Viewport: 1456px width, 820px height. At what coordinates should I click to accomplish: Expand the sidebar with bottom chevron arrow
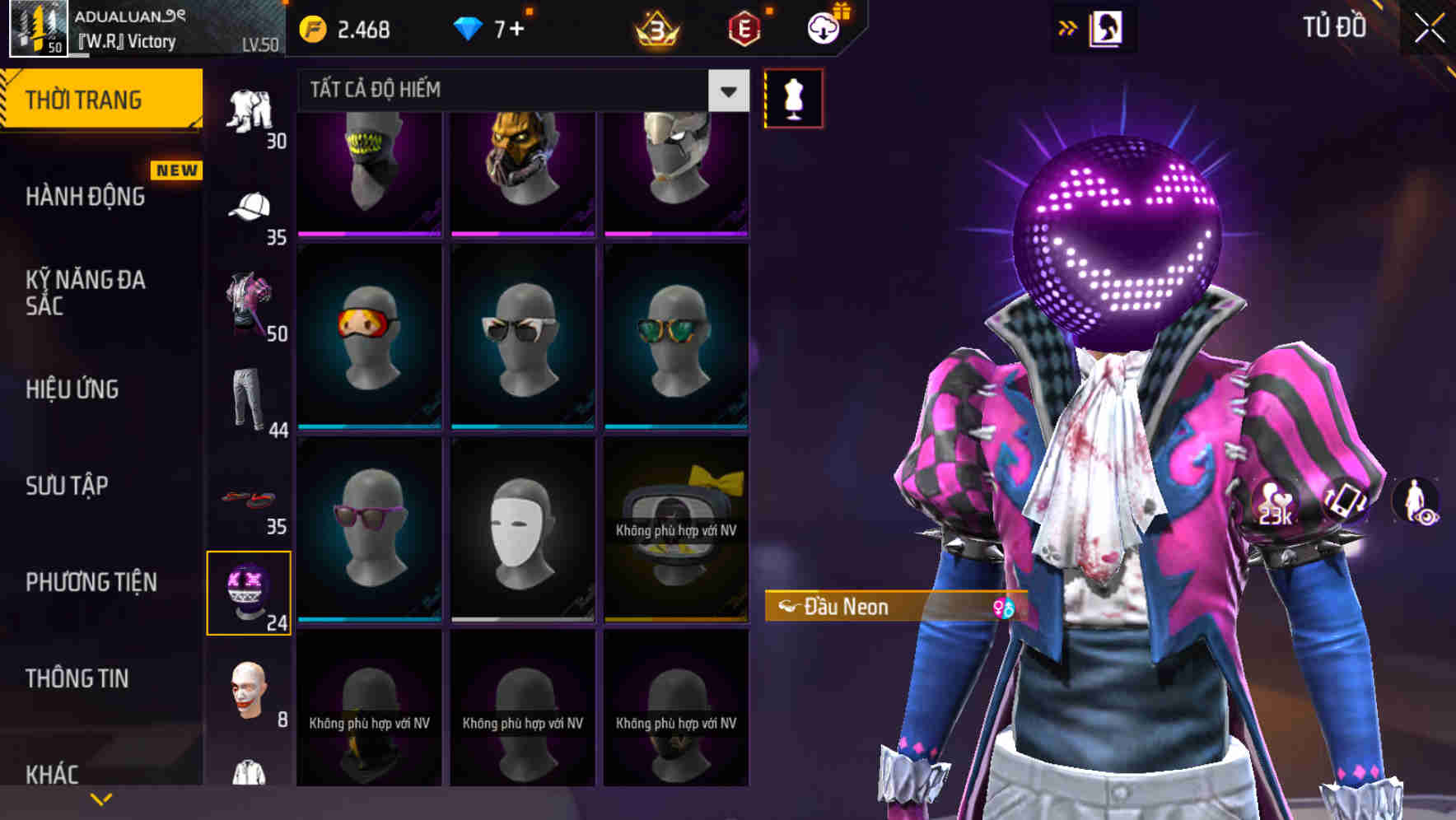(102, 797)
